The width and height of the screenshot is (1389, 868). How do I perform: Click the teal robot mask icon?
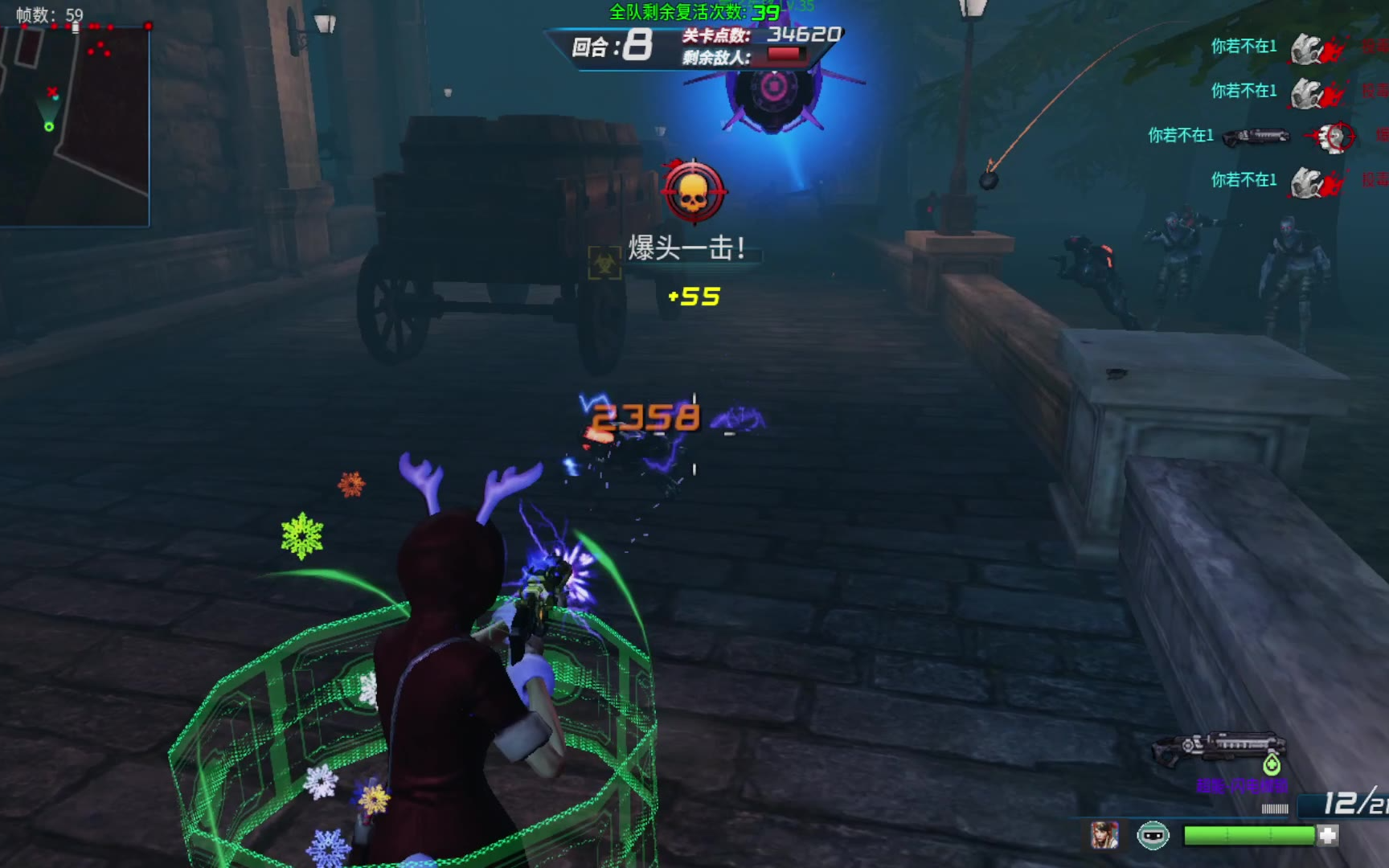(1153, 836)
